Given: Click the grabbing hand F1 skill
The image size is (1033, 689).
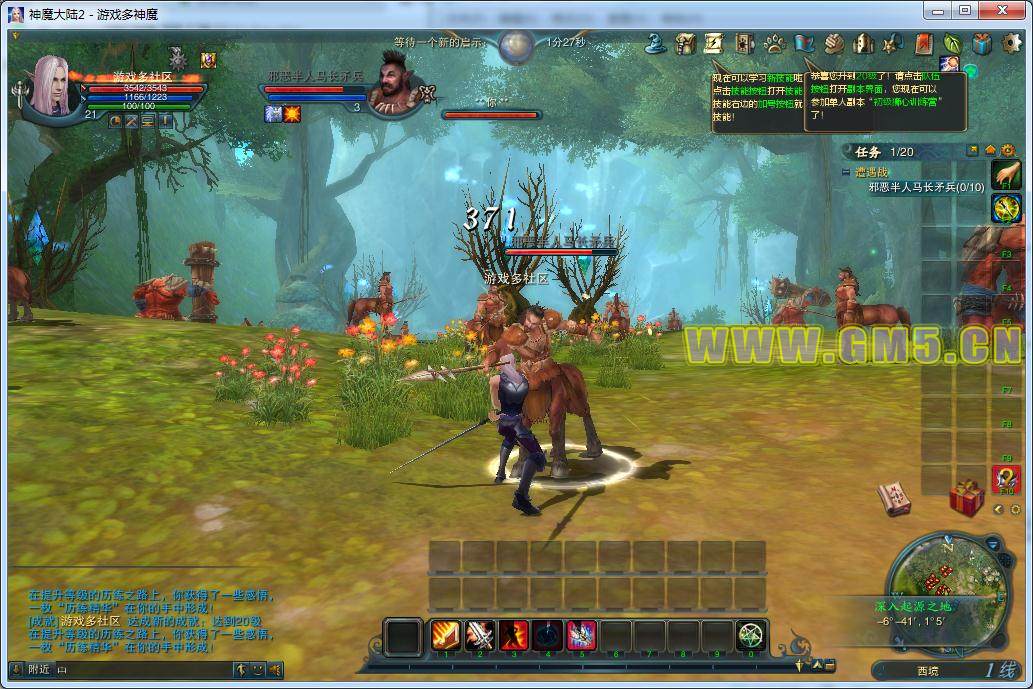Looking at the screenshot, I should (x=1005, y=174).
